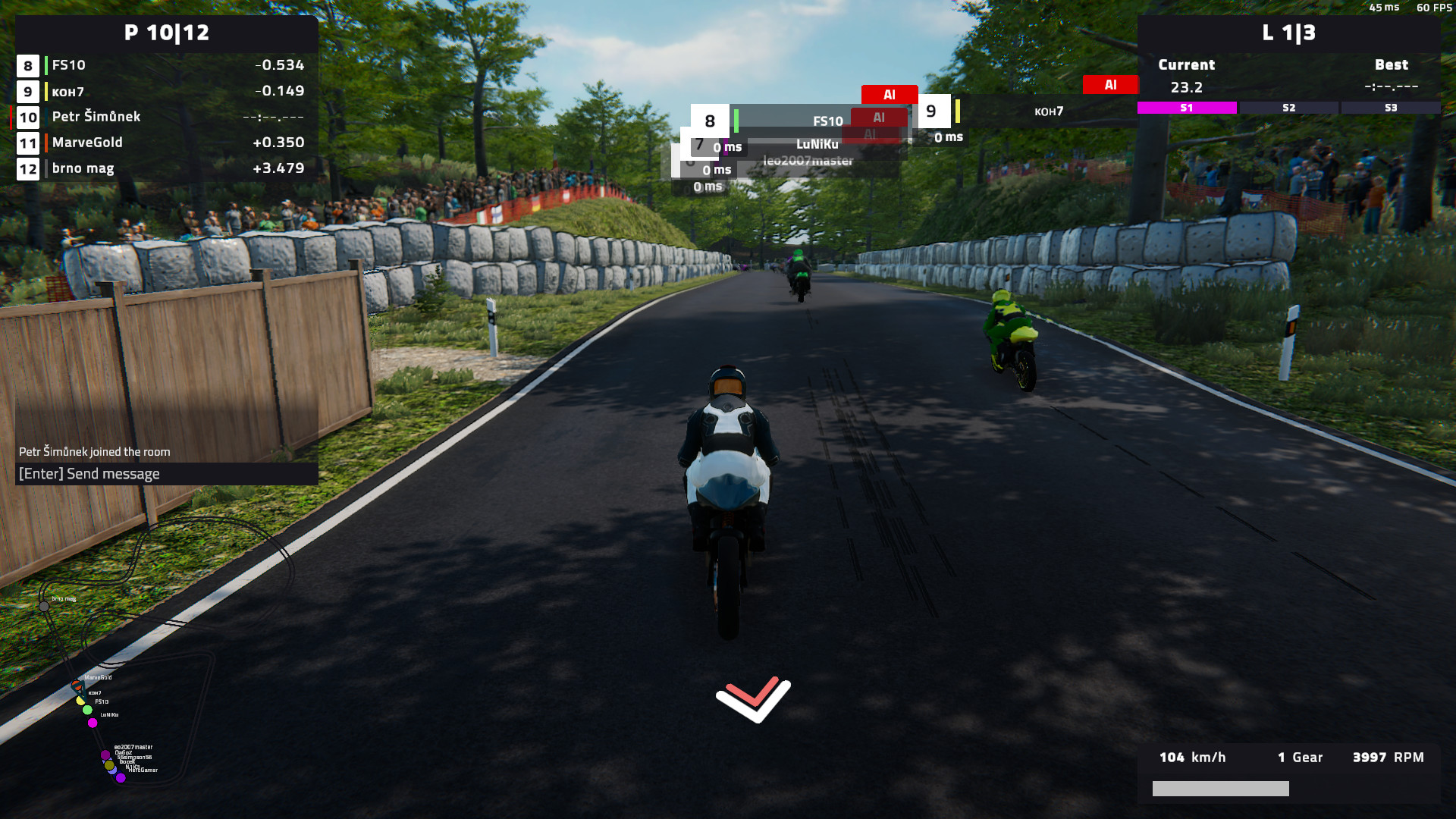This screenshot has width=1456, height=819.
Task: Click the brno mag dot on the minimap
Action: coord(43,607)
